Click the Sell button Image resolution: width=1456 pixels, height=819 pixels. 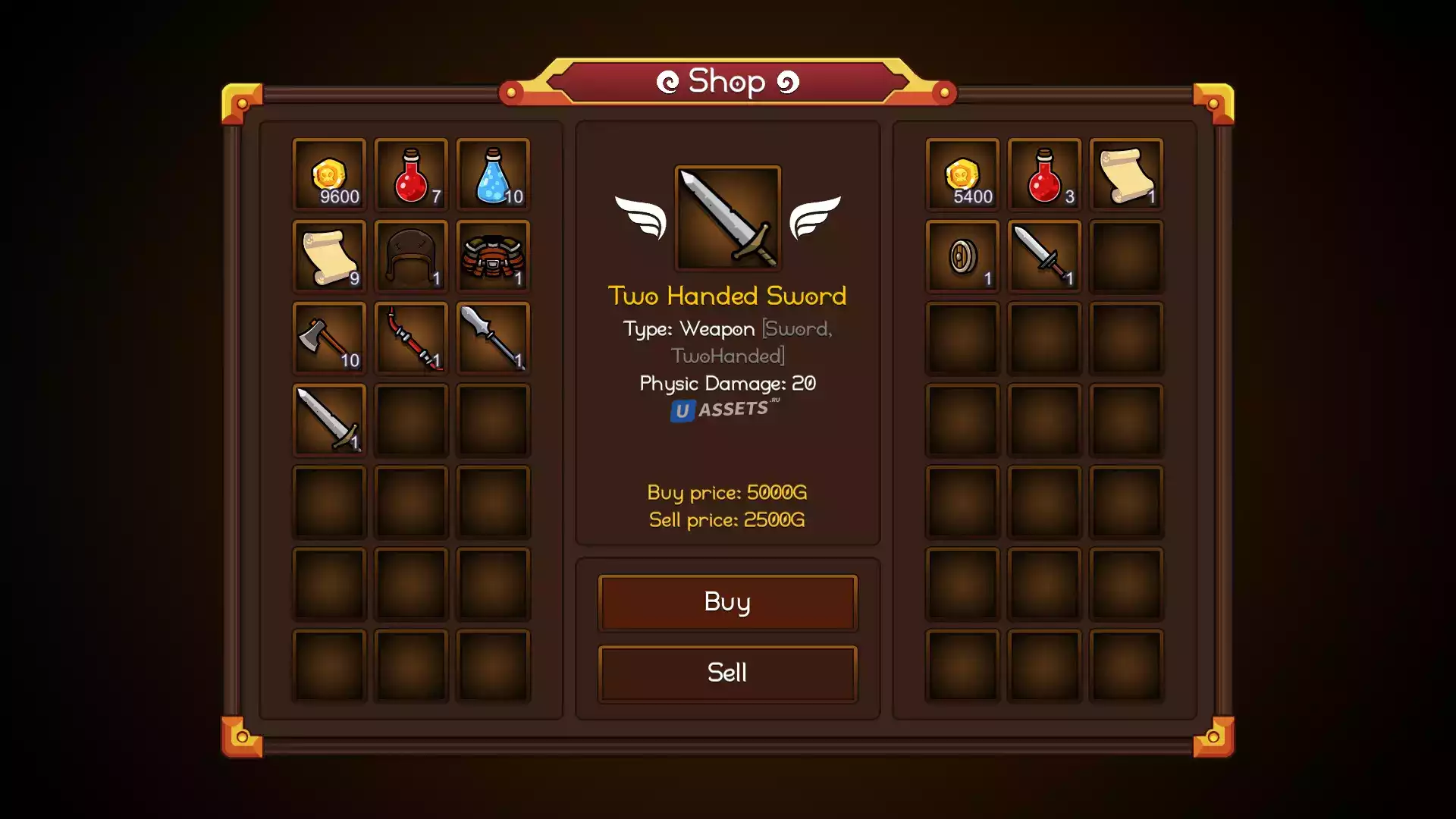[x=727, y=673]
